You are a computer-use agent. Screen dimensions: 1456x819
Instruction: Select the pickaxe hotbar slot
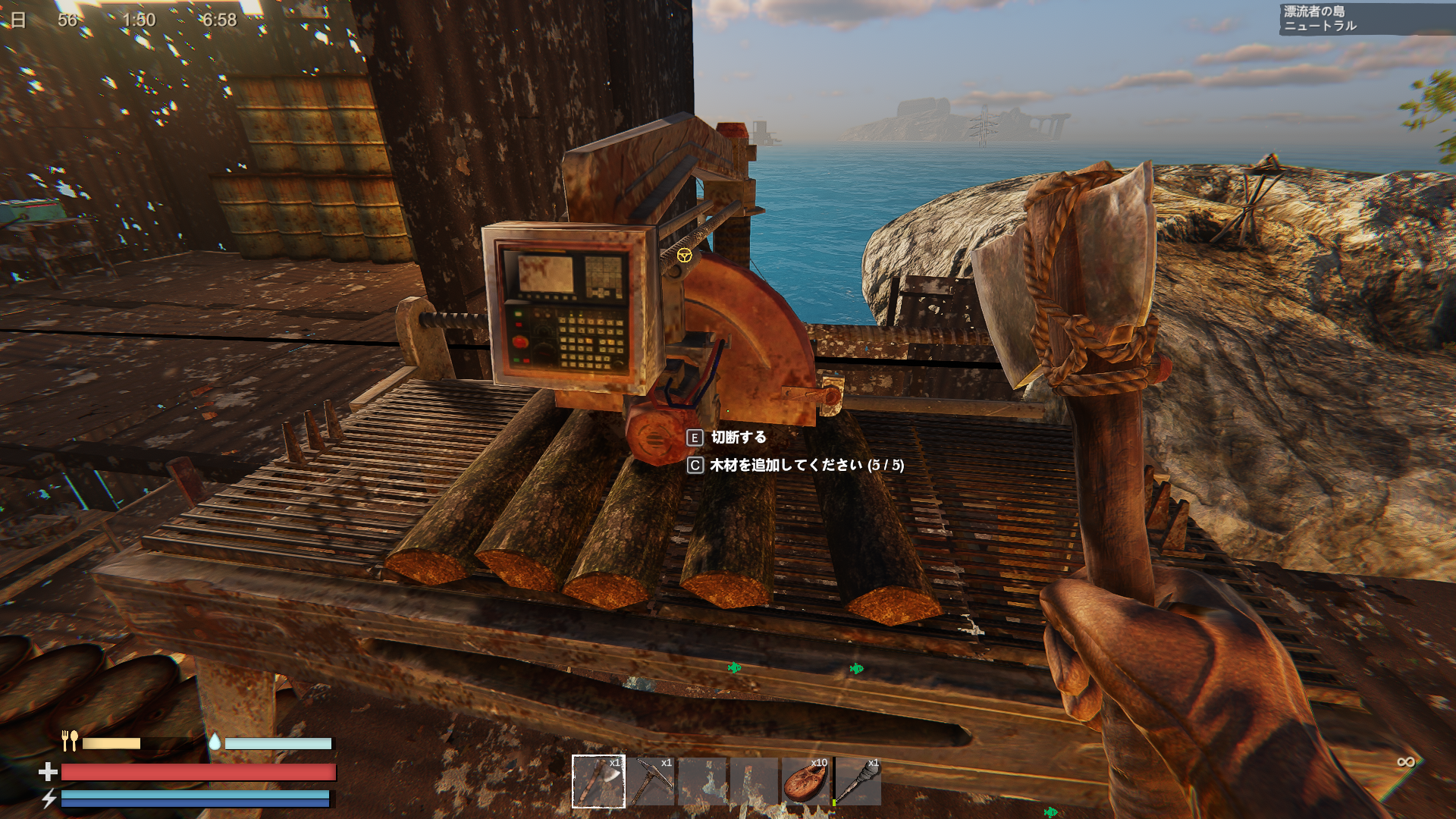[x=651, y=781]
